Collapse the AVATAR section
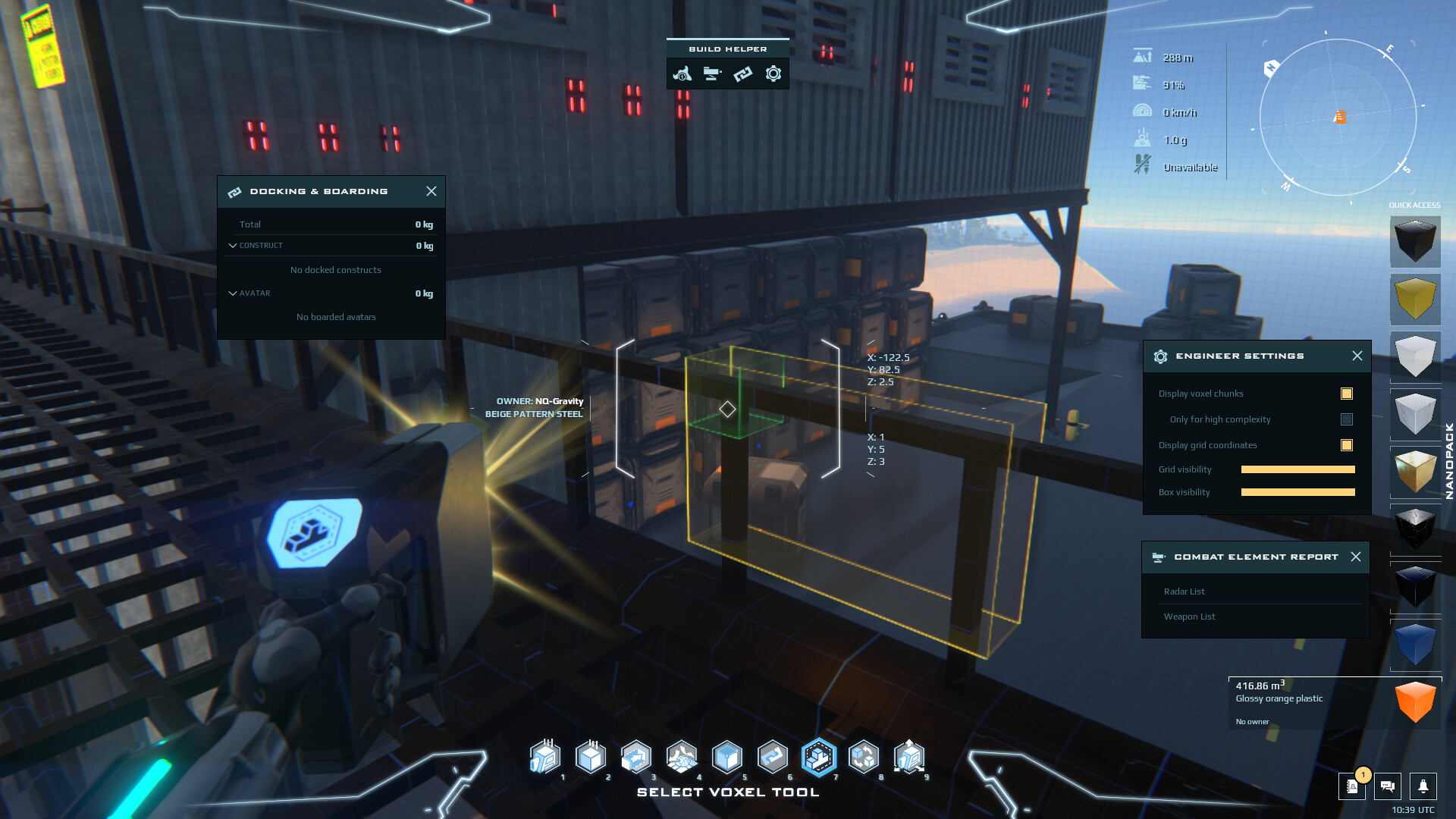 click(x=233, y=293)
